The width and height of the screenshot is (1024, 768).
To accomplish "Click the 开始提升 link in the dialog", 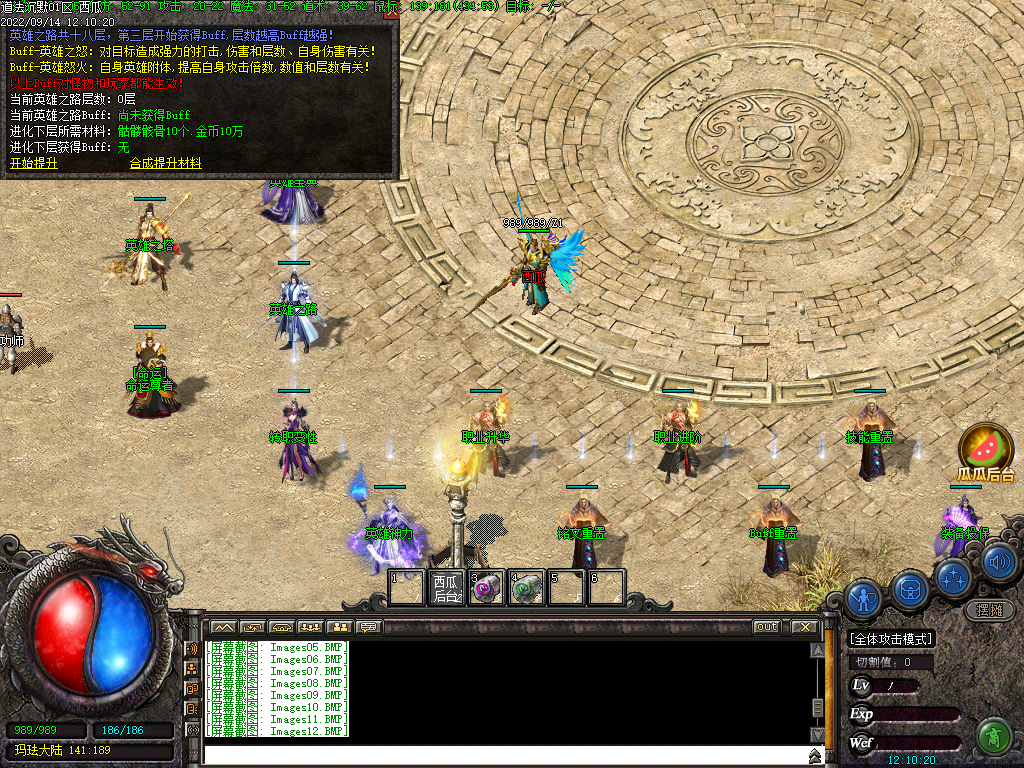I will click(34, 163).
